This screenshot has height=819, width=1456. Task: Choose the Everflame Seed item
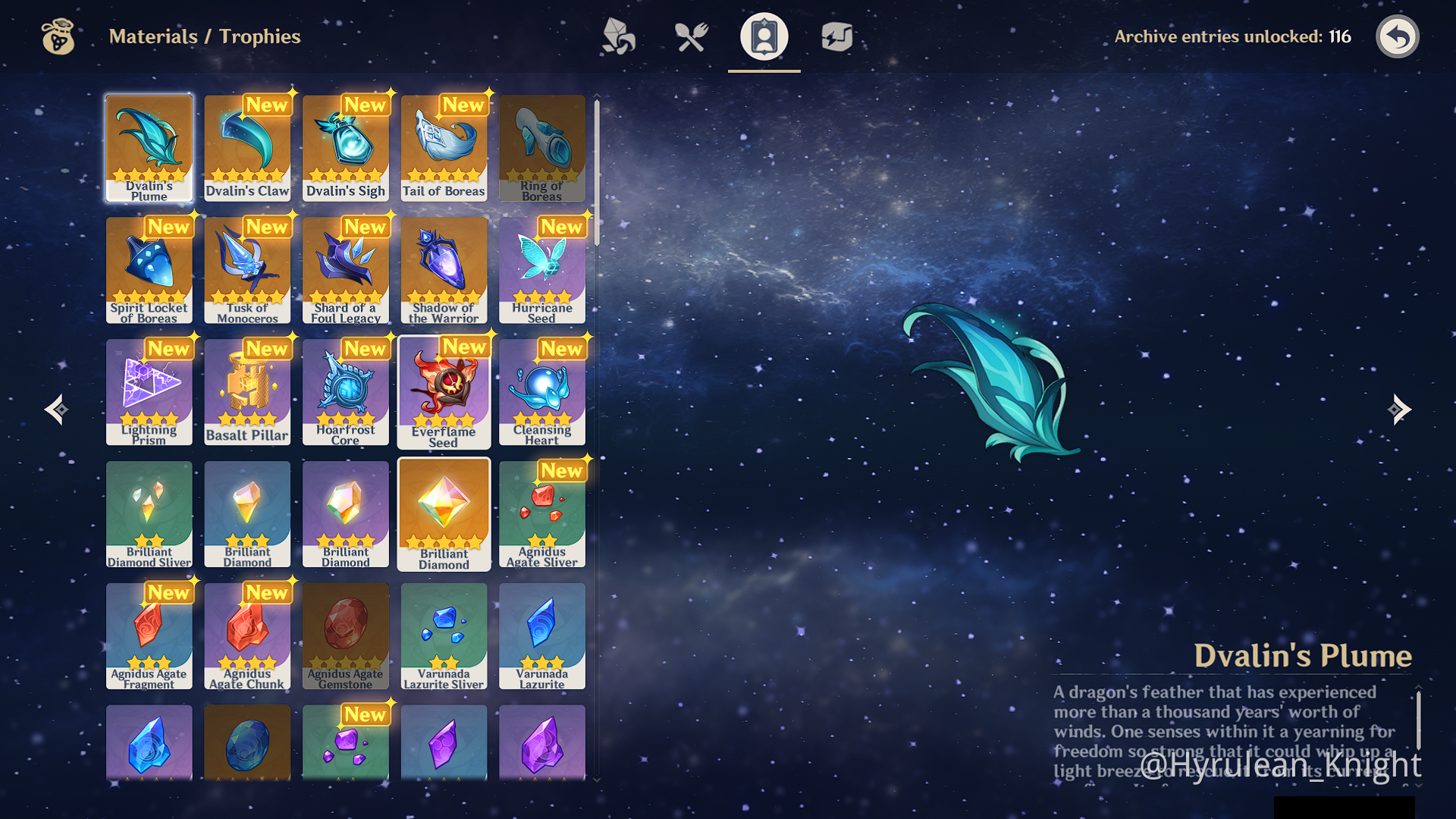(x=444, y=392)
